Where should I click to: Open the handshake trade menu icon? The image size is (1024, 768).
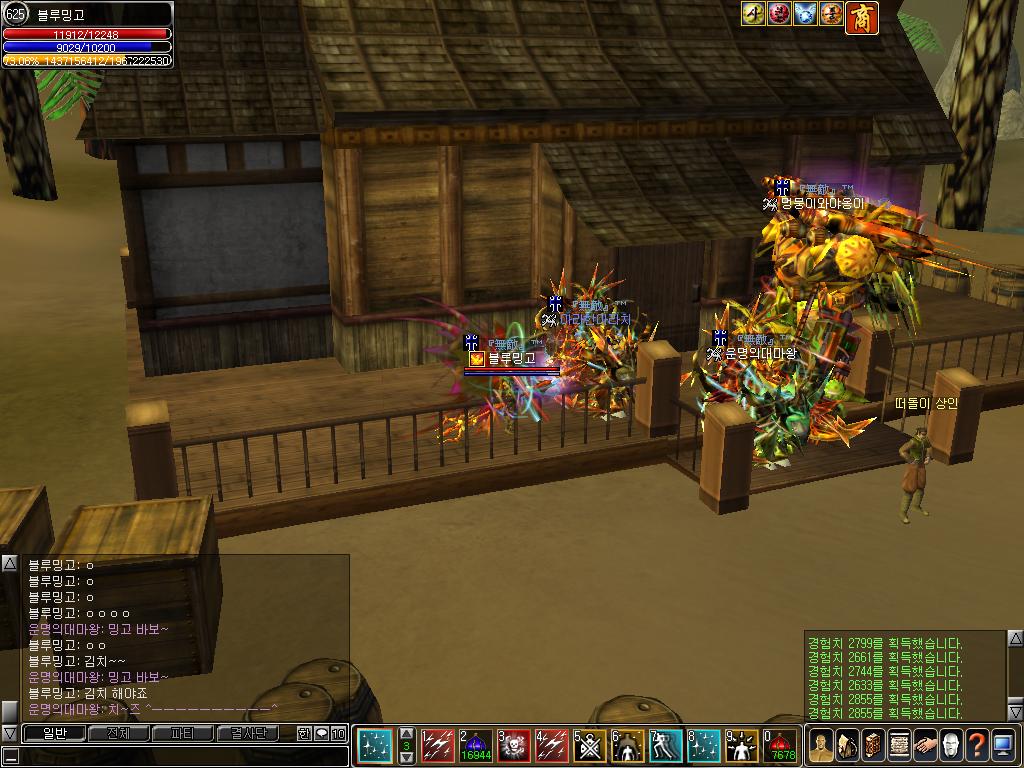(924, 746)
